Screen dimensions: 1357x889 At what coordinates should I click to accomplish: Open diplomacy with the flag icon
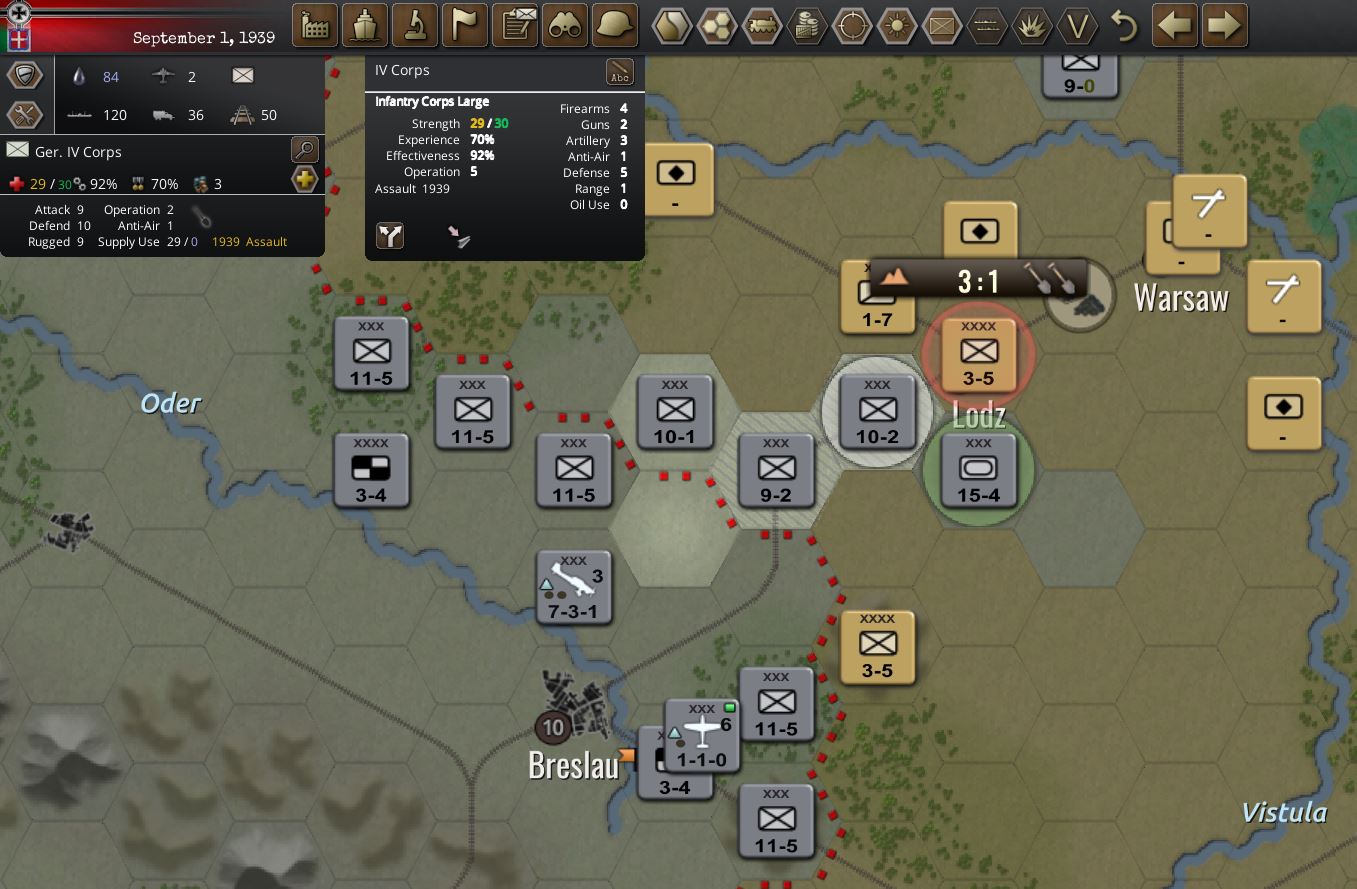click(x=464, y=24)
